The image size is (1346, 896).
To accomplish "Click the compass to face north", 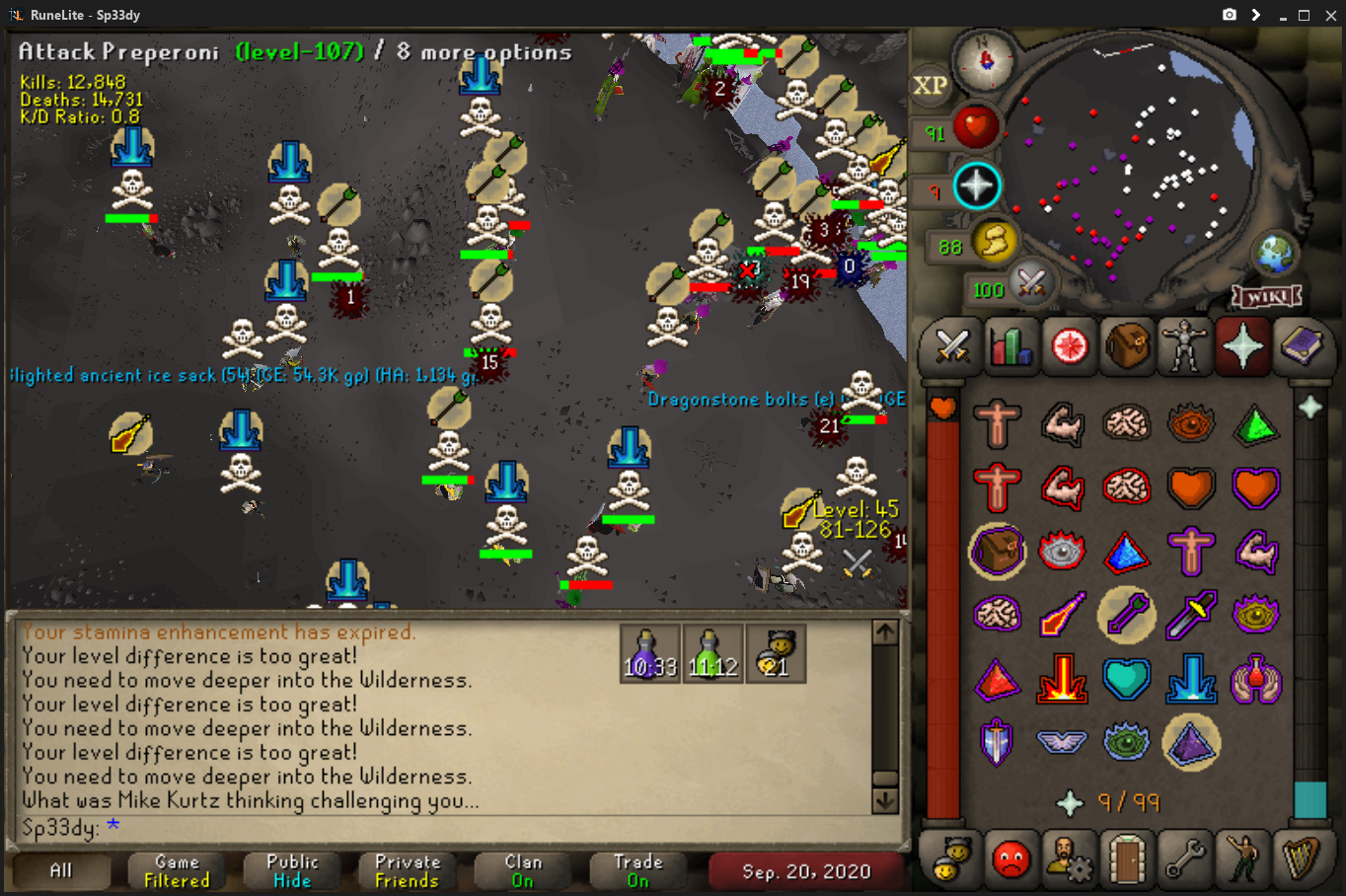I will (x=985, y=59).
